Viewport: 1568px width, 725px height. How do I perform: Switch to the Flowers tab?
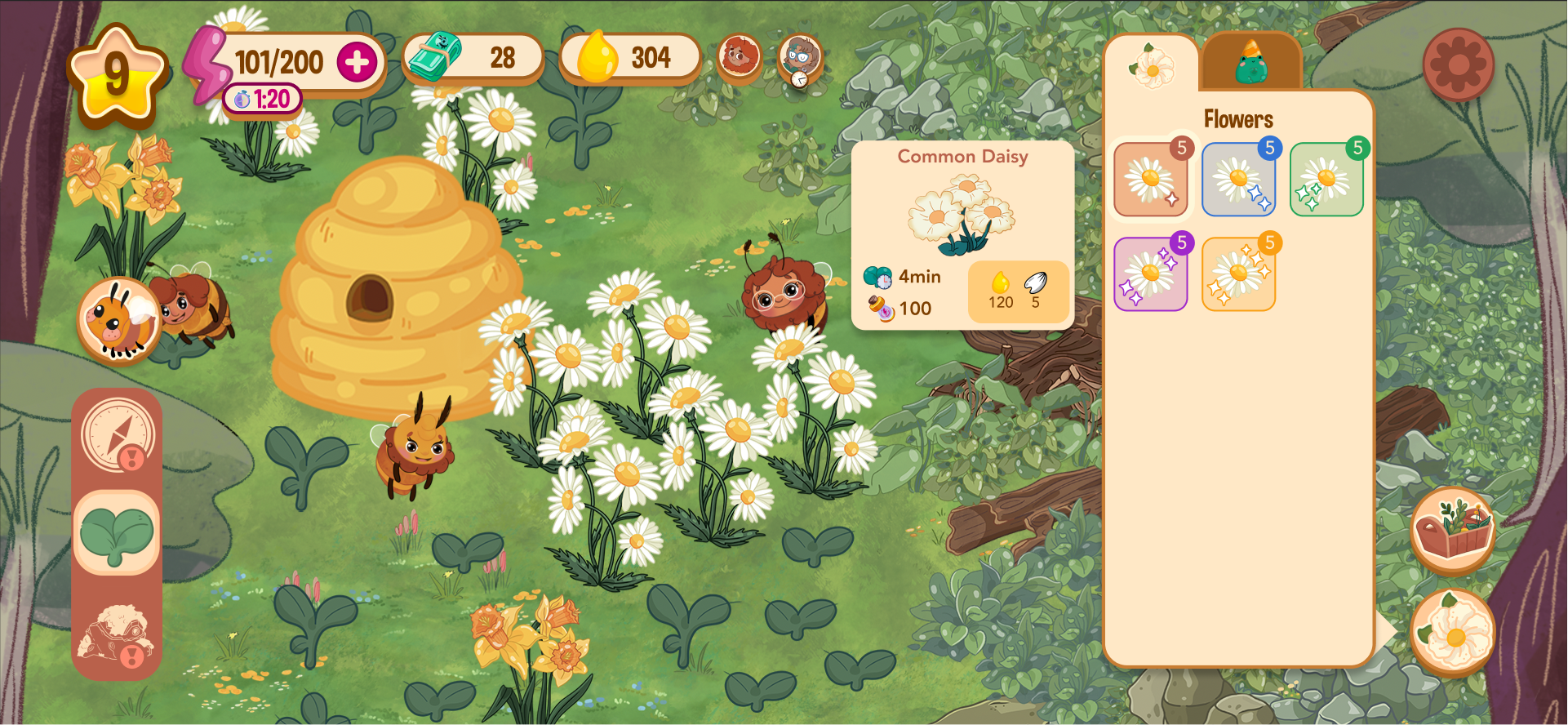pos(1151,65)
